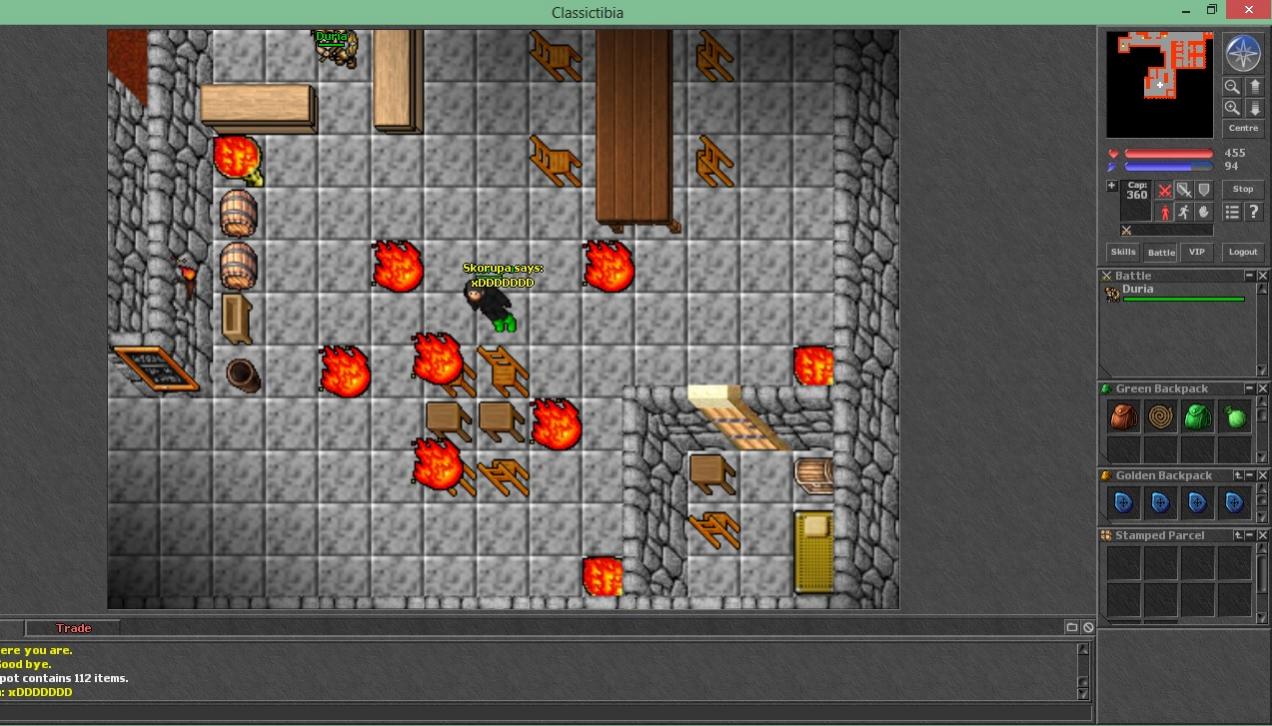Image resolution: width=1272 pixels, height=726 pixels.
Task: Switch to the Trade chat tab
Action: (73, 628)
